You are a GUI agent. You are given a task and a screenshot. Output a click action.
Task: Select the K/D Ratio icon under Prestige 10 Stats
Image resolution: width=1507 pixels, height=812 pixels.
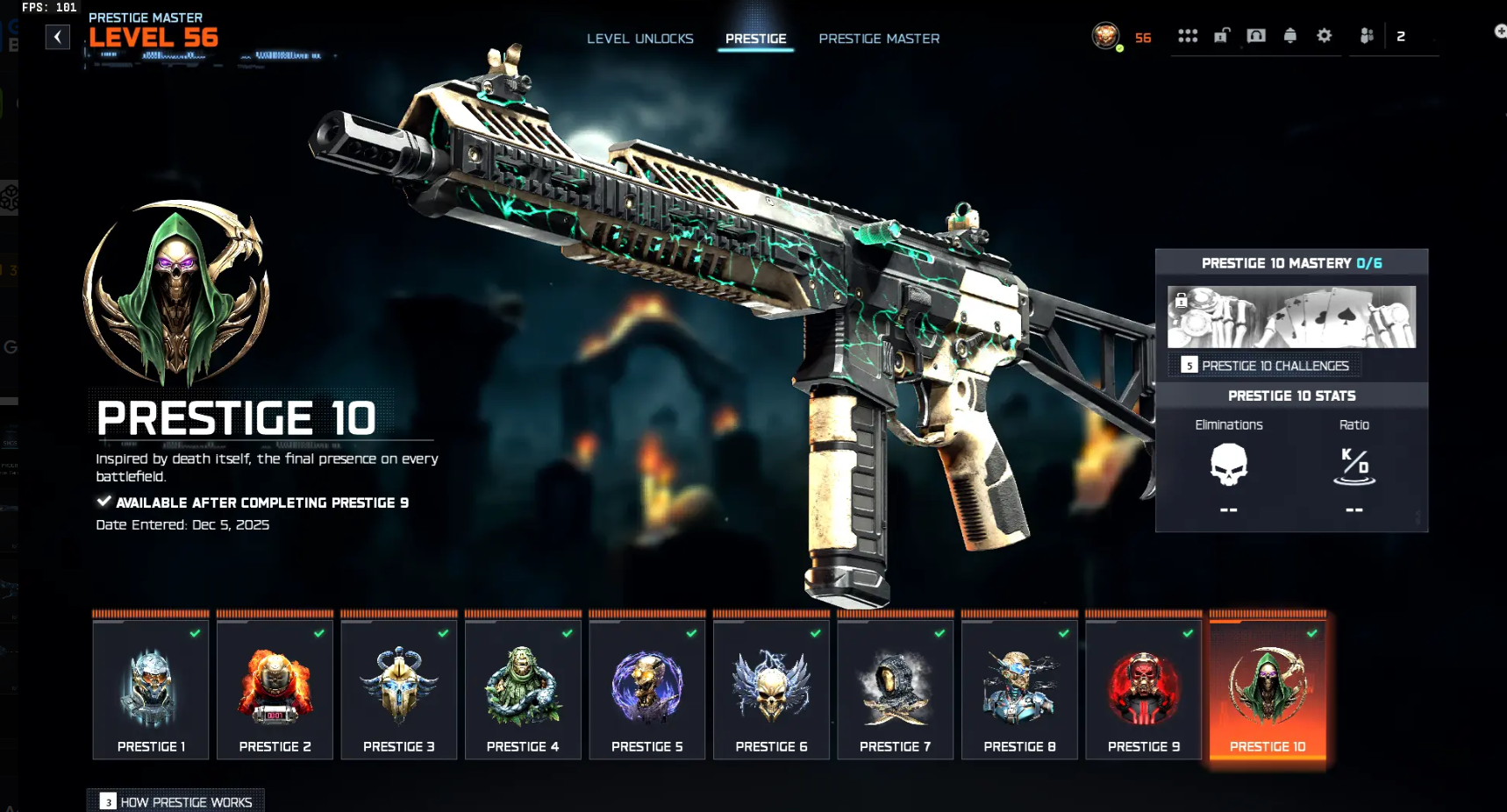(1354, 467)
